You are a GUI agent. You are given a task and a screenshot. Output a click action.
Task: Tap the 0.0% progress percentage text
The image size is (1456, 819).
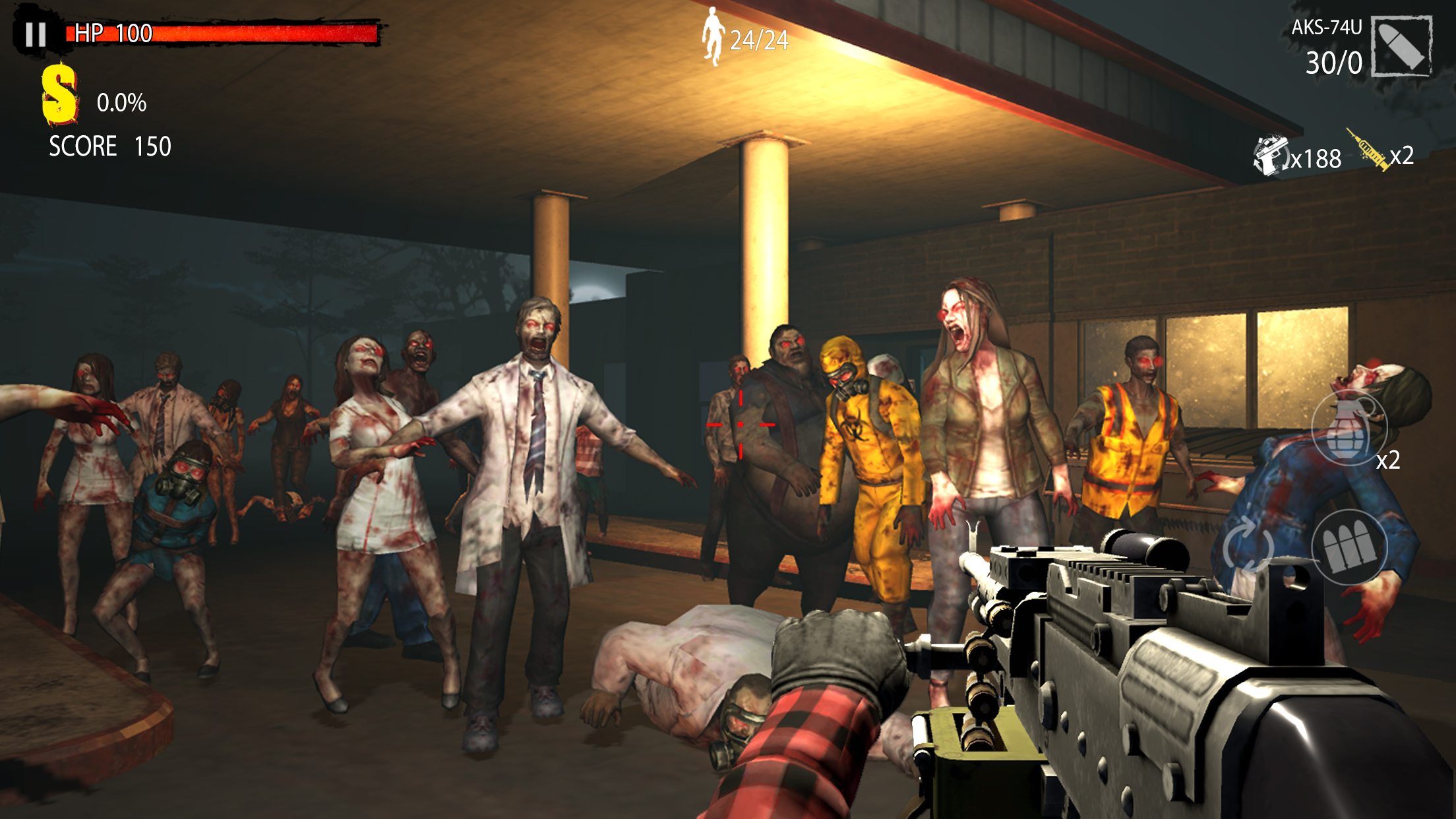[x=121, y=102]
